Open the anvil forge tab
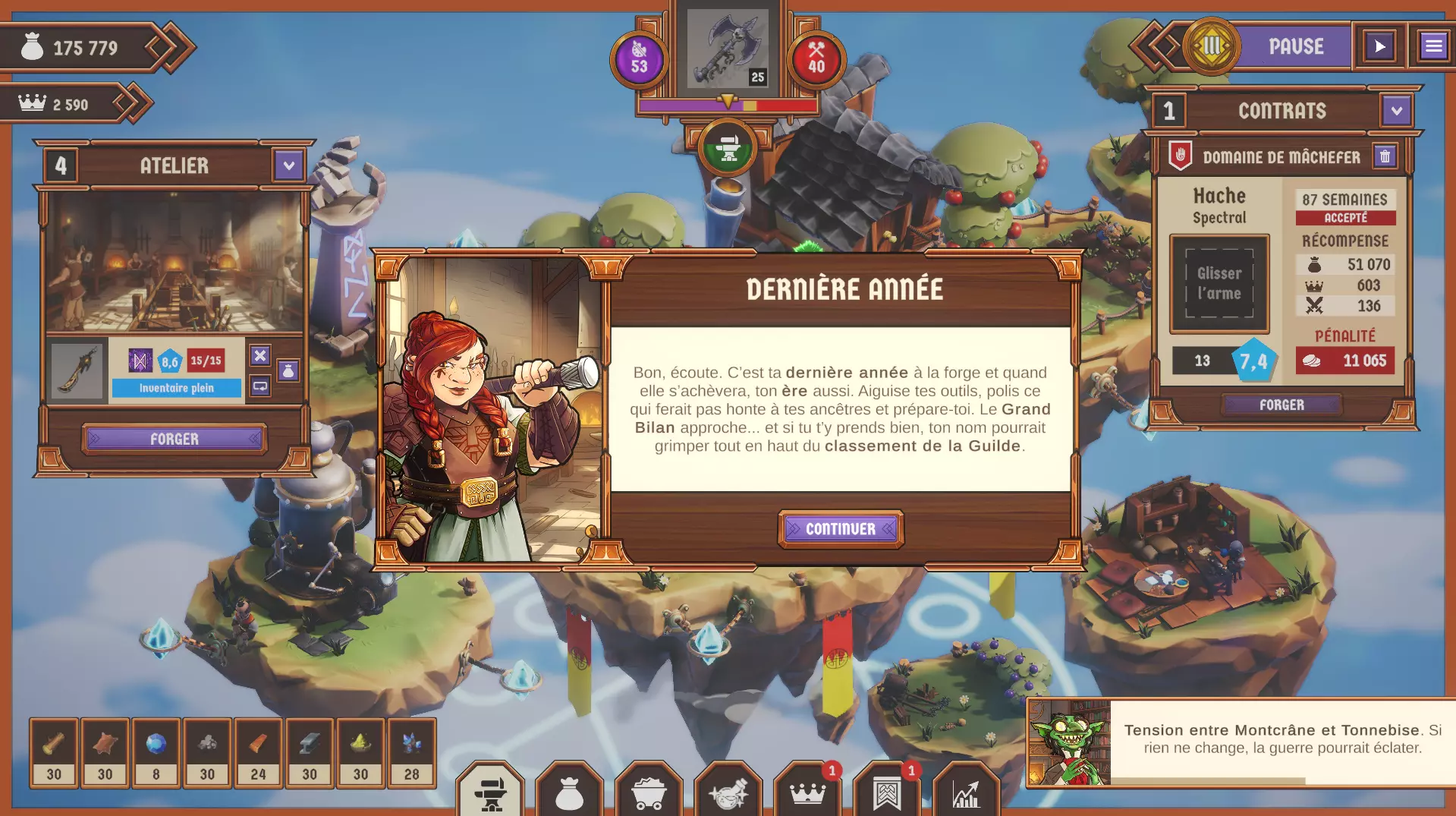This screenshot has height=816, width=1456. 490,793
